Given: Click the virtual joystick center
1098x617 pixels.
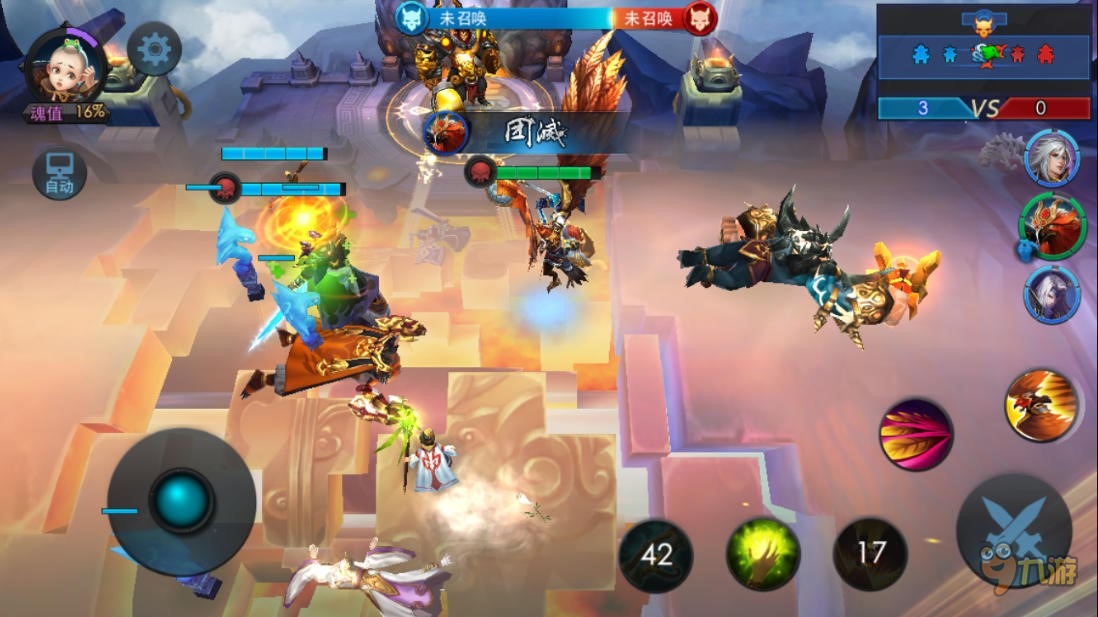Looking at the screenshot, I should click(x=182, y=498).
